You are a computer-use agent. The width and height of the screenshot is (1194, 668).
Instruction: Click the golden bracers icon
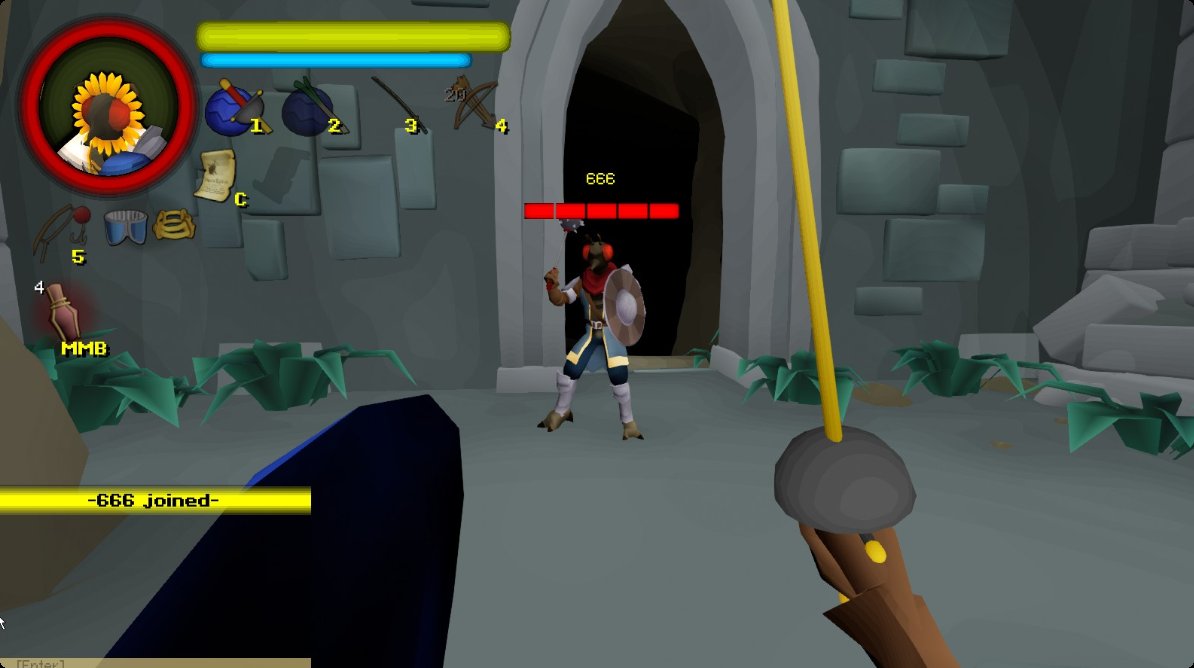click(174, 224)
